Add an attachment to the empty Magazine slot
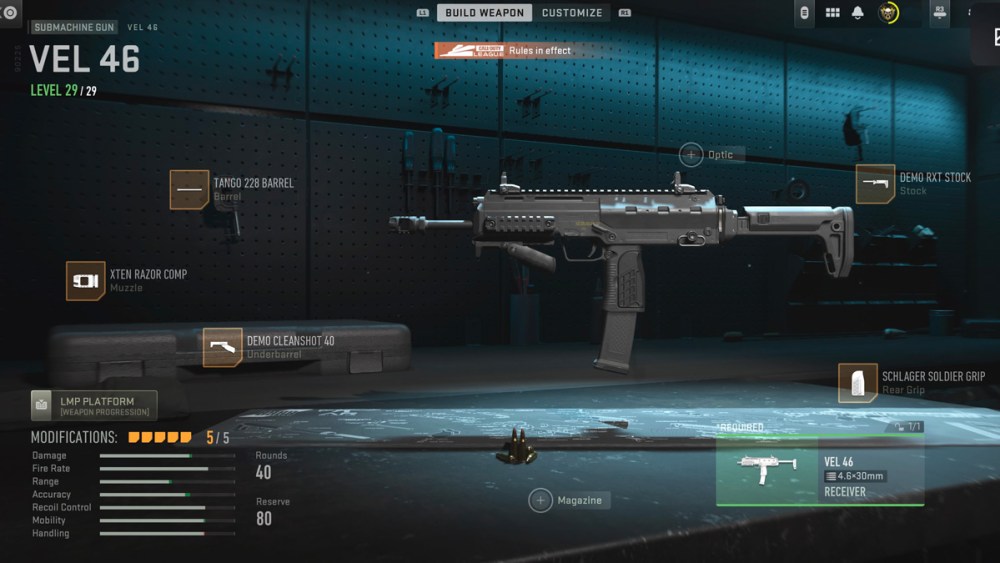 coord(541,500)
